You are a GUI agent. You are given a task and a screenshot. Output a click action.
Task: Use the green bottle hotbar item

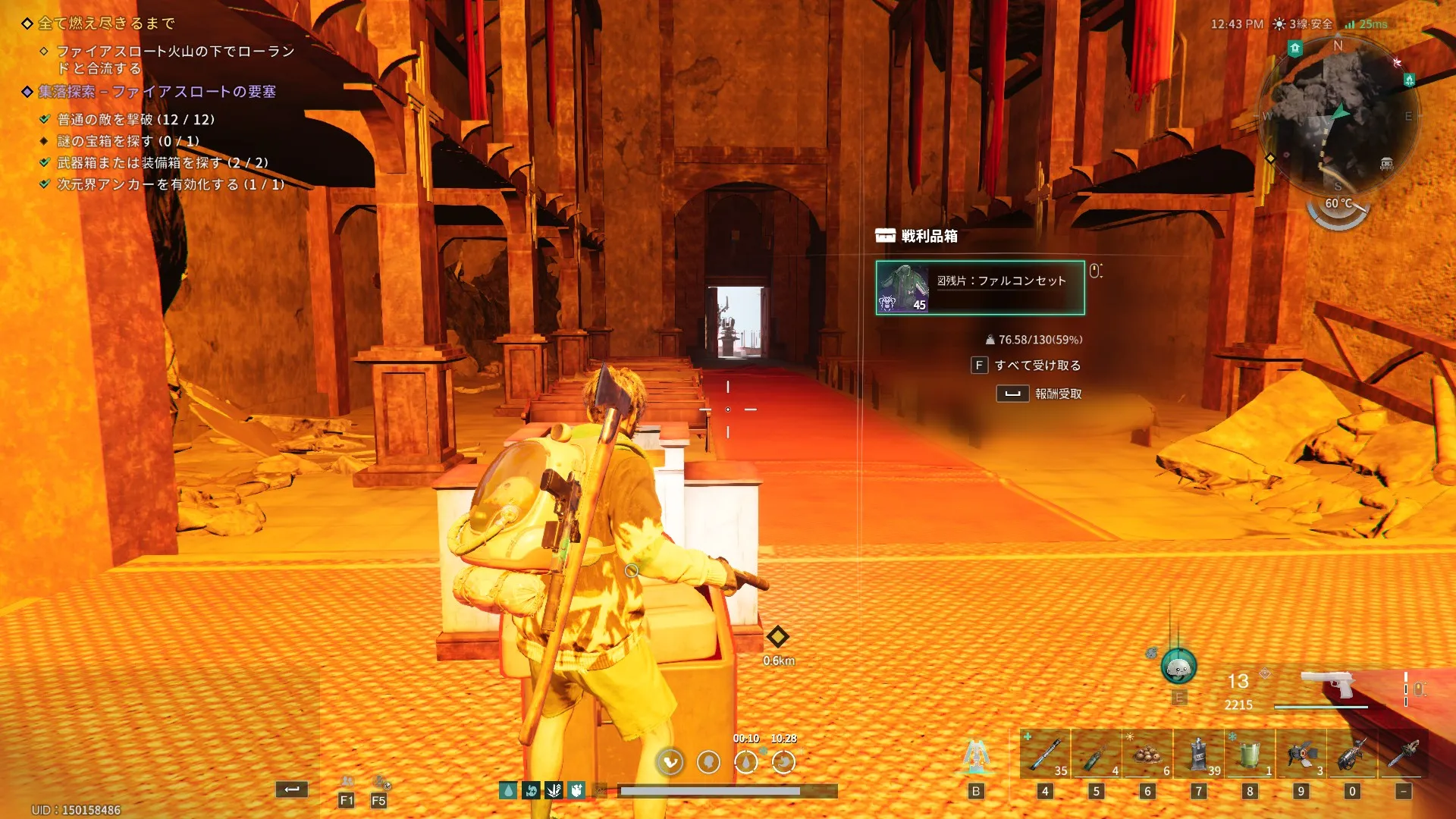pyautogui.click(x=1096, y=755)
